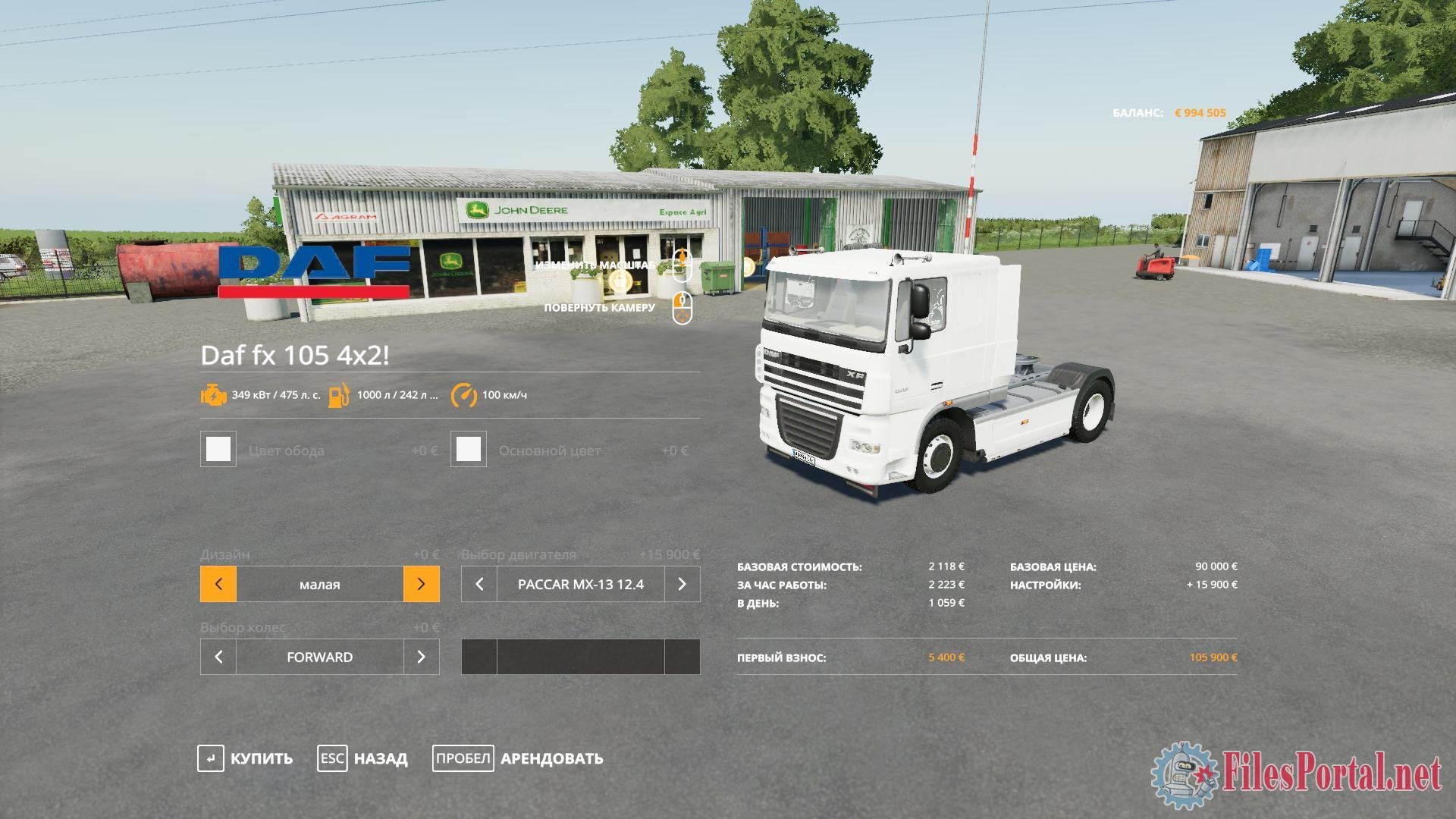Go back with the Назад button
This screenshot has width=1456, height=819.
click(363, 758)
